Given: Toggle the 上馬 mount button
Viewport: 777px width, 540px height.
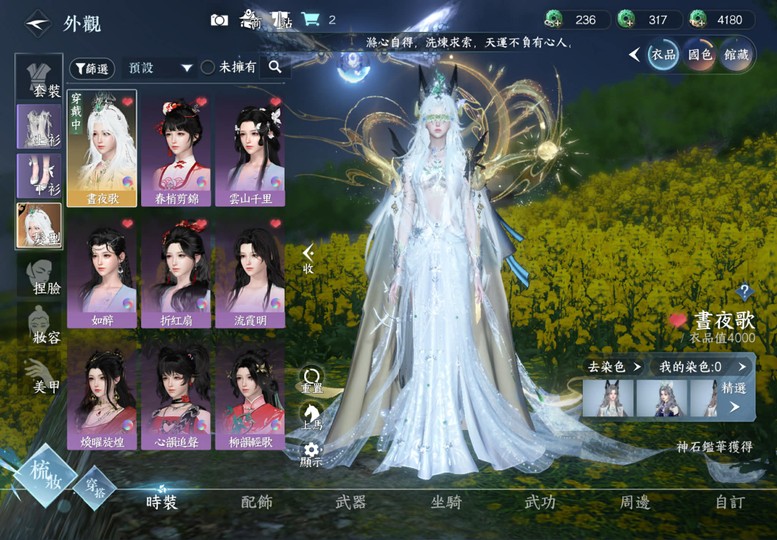Looking at the screenshot, I should coord(311,416).
